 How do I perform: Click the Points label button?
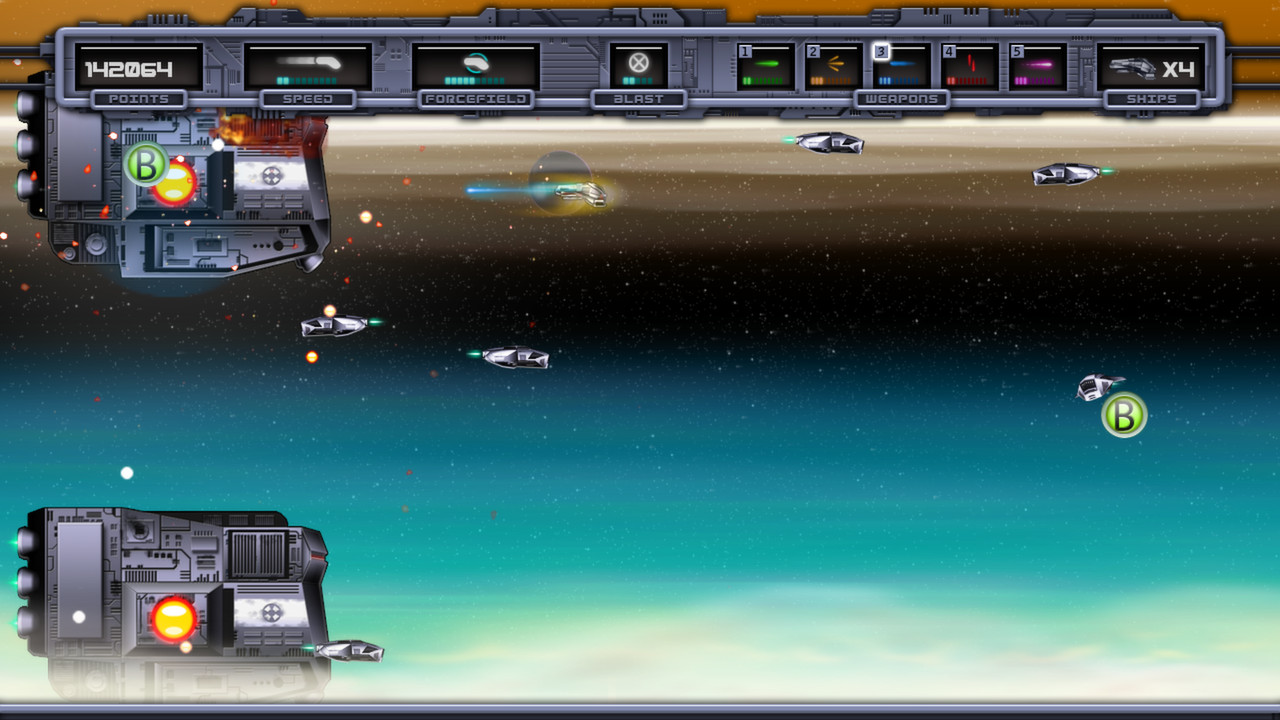(139, 97)
